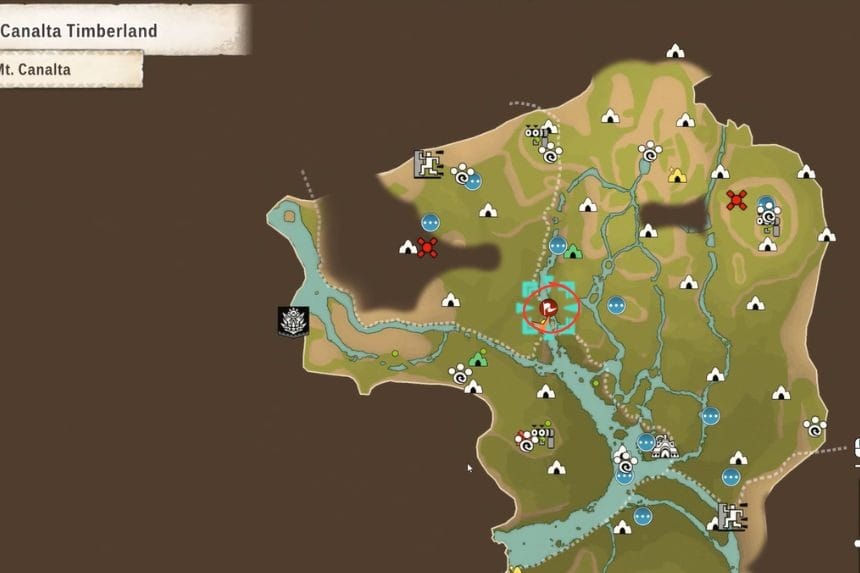Select the white temple building marker
The width and height of the screenshot is (860, 573).
(x=664, y=446)
